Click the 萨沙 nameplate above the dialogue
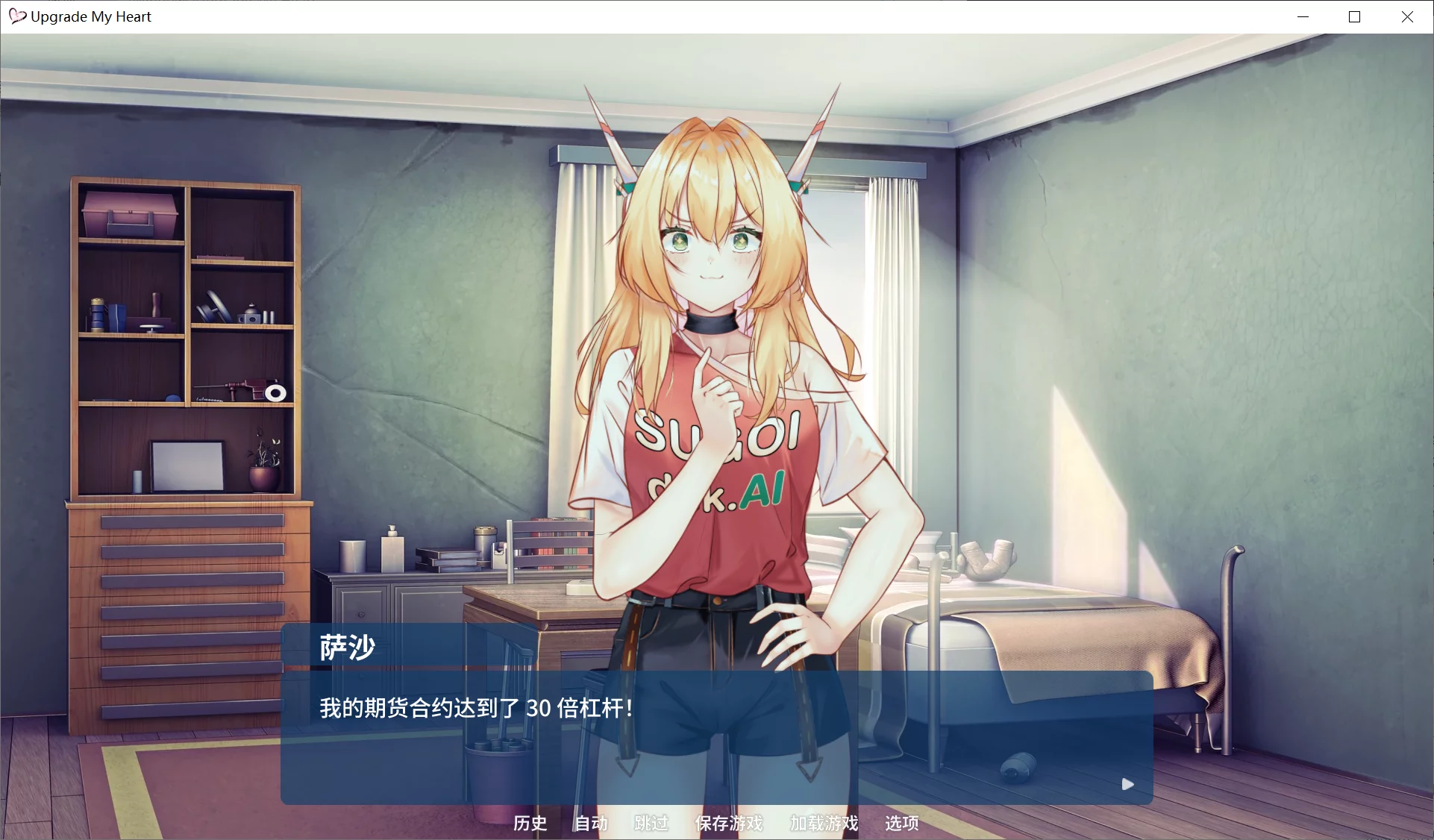Viewport: 1434px width, 840px height. pos(346,647)
